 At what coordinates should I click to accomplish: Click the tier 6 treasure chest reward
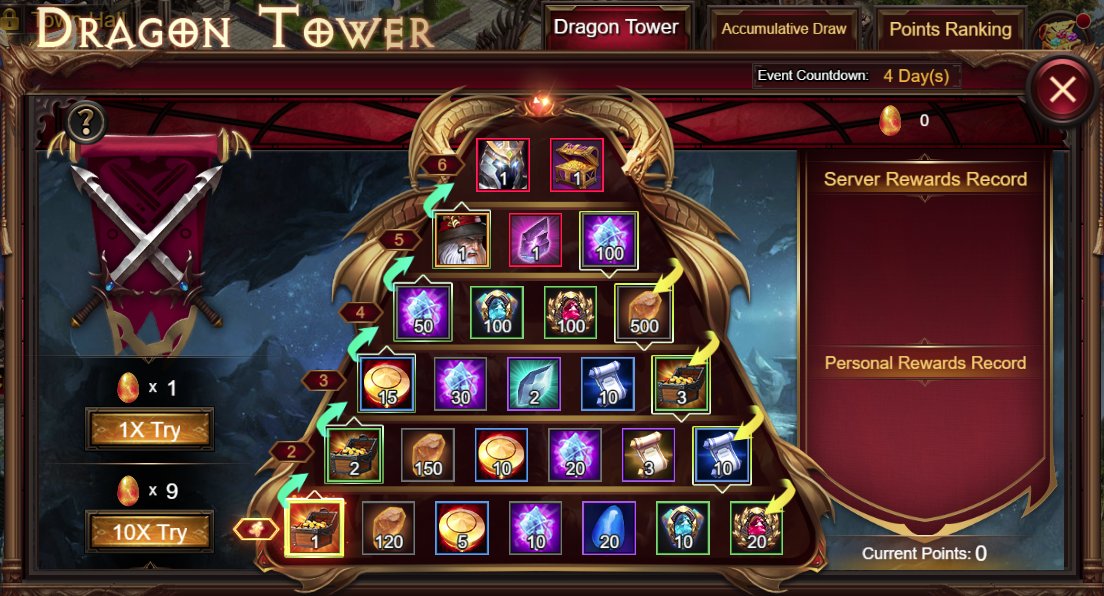(x=577, y=165)
